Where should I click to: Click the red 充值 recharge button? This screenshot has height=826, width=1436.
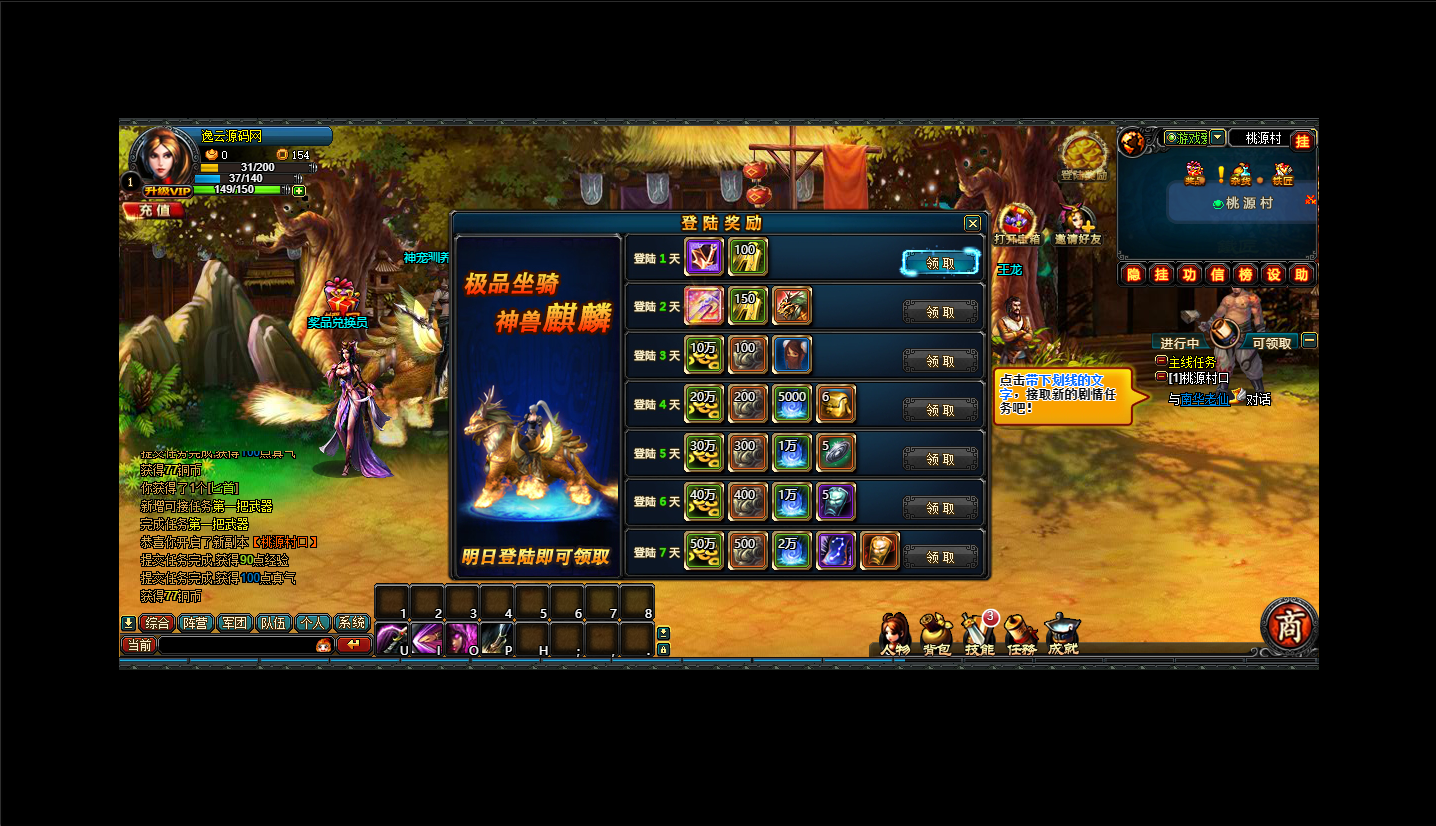click(154, 210)
